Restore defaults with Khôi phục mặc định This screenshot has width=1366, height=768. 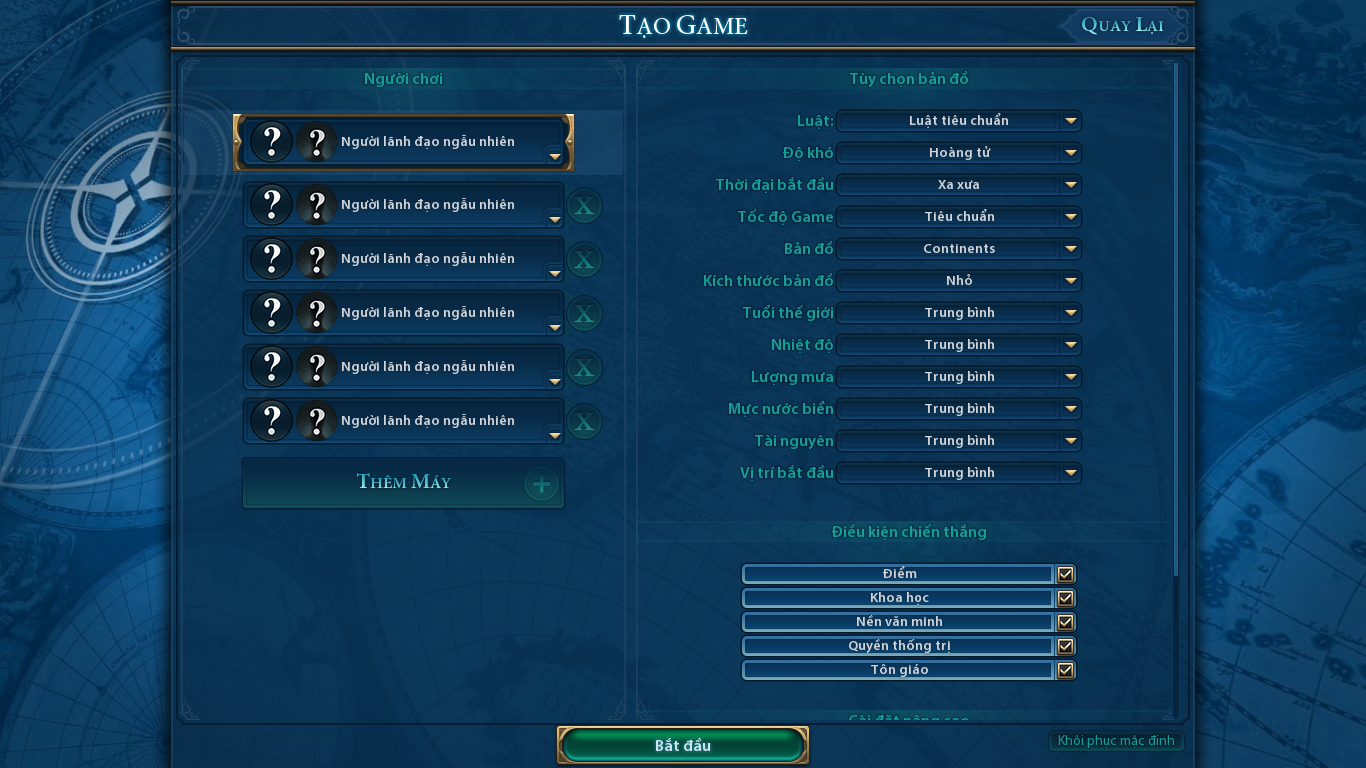pos(1116,741)
